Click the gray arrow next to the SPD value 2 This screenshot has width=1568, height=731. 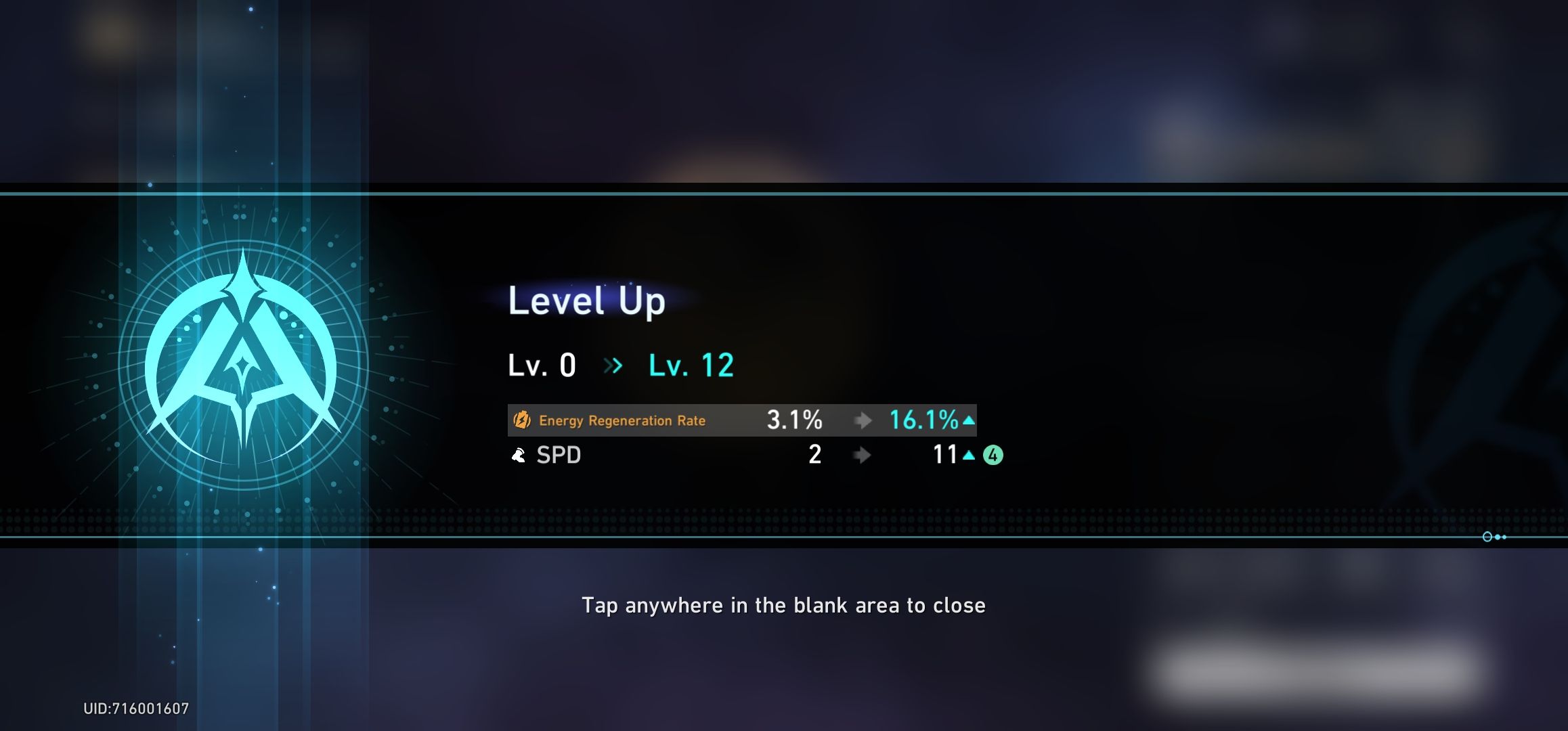(x=862, y=456)
